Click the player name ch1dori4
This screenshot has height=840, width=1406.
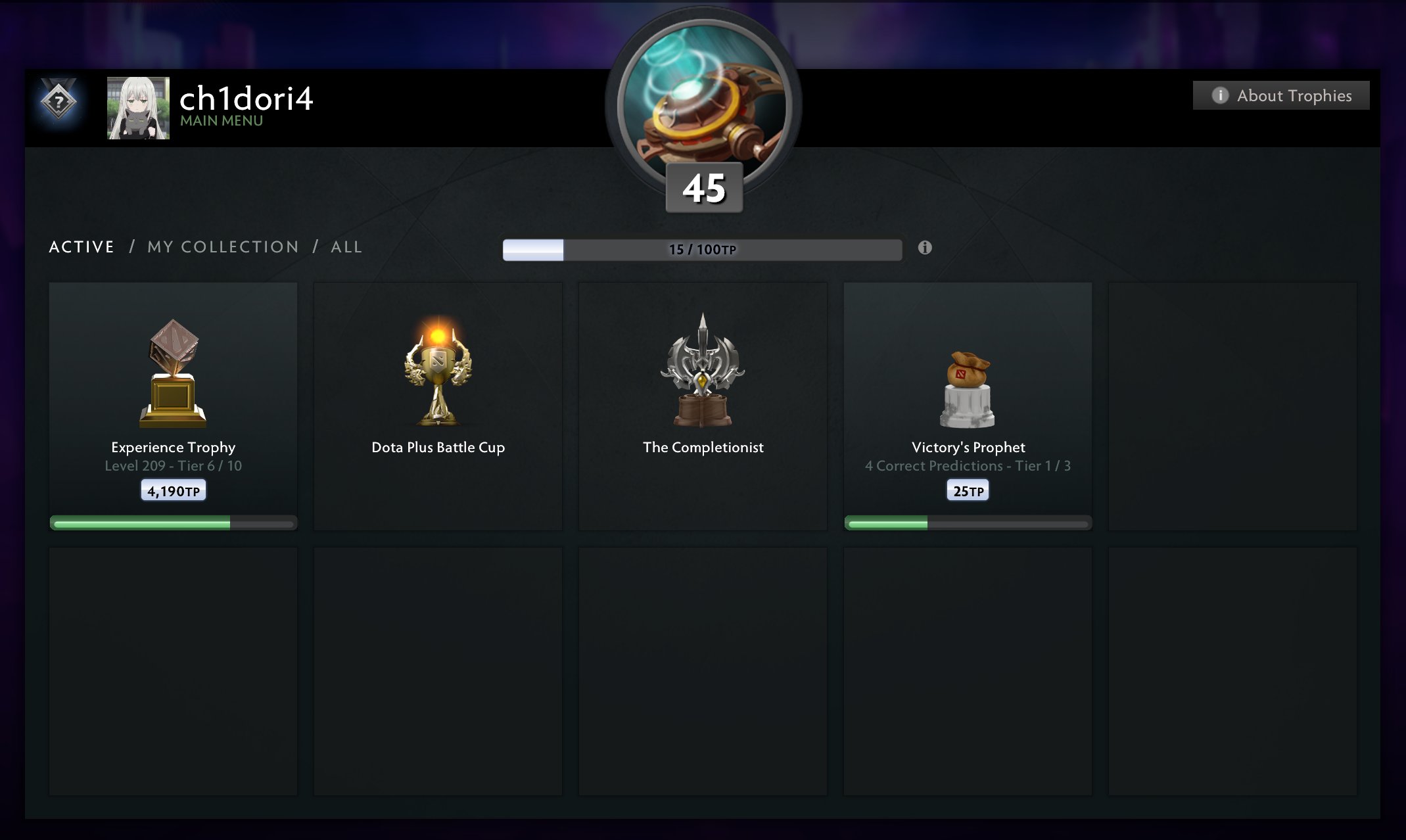(x=247, y=99)
